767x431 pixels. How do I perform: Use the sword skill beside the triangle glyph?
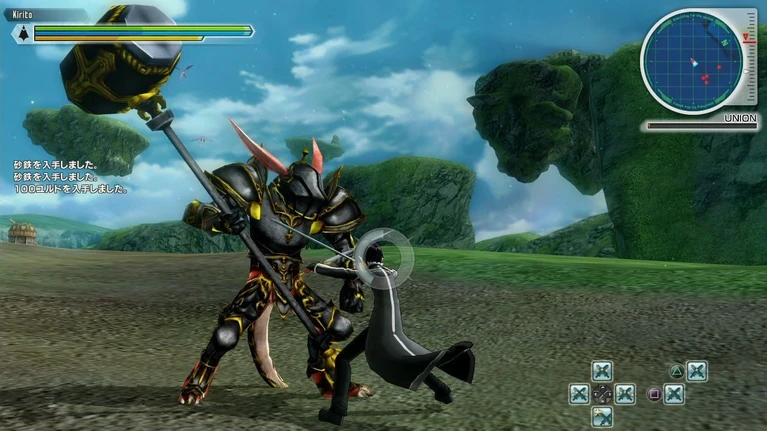696,371
